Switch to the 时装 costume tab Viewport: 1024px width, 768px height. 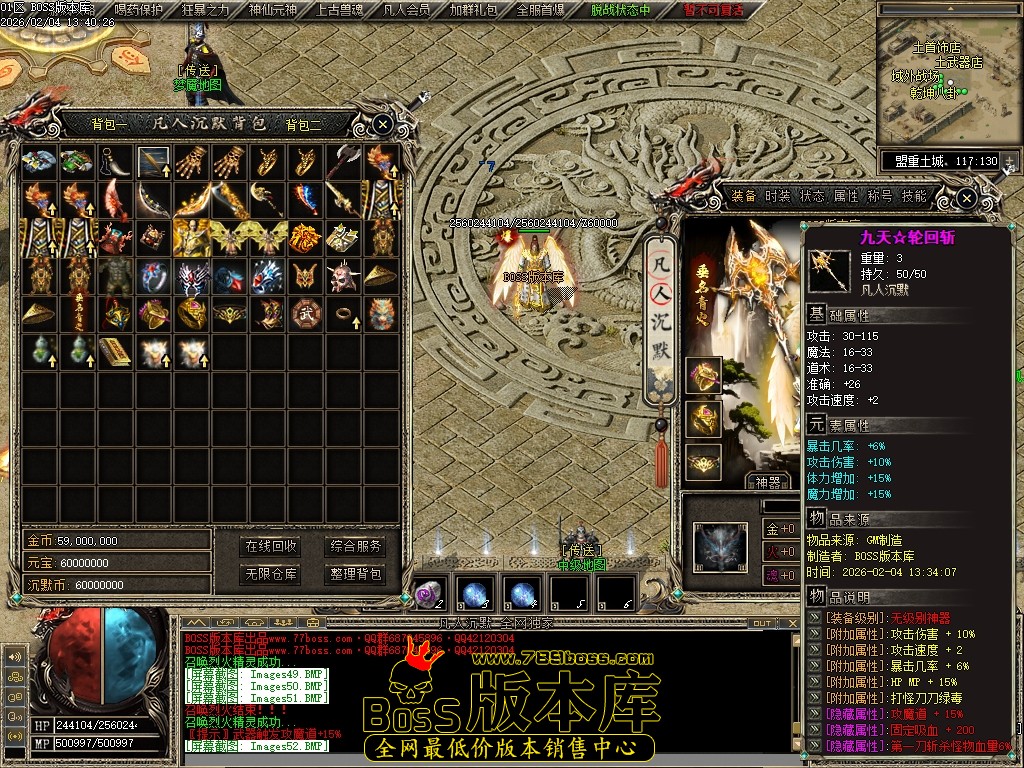tap(778, 196)
